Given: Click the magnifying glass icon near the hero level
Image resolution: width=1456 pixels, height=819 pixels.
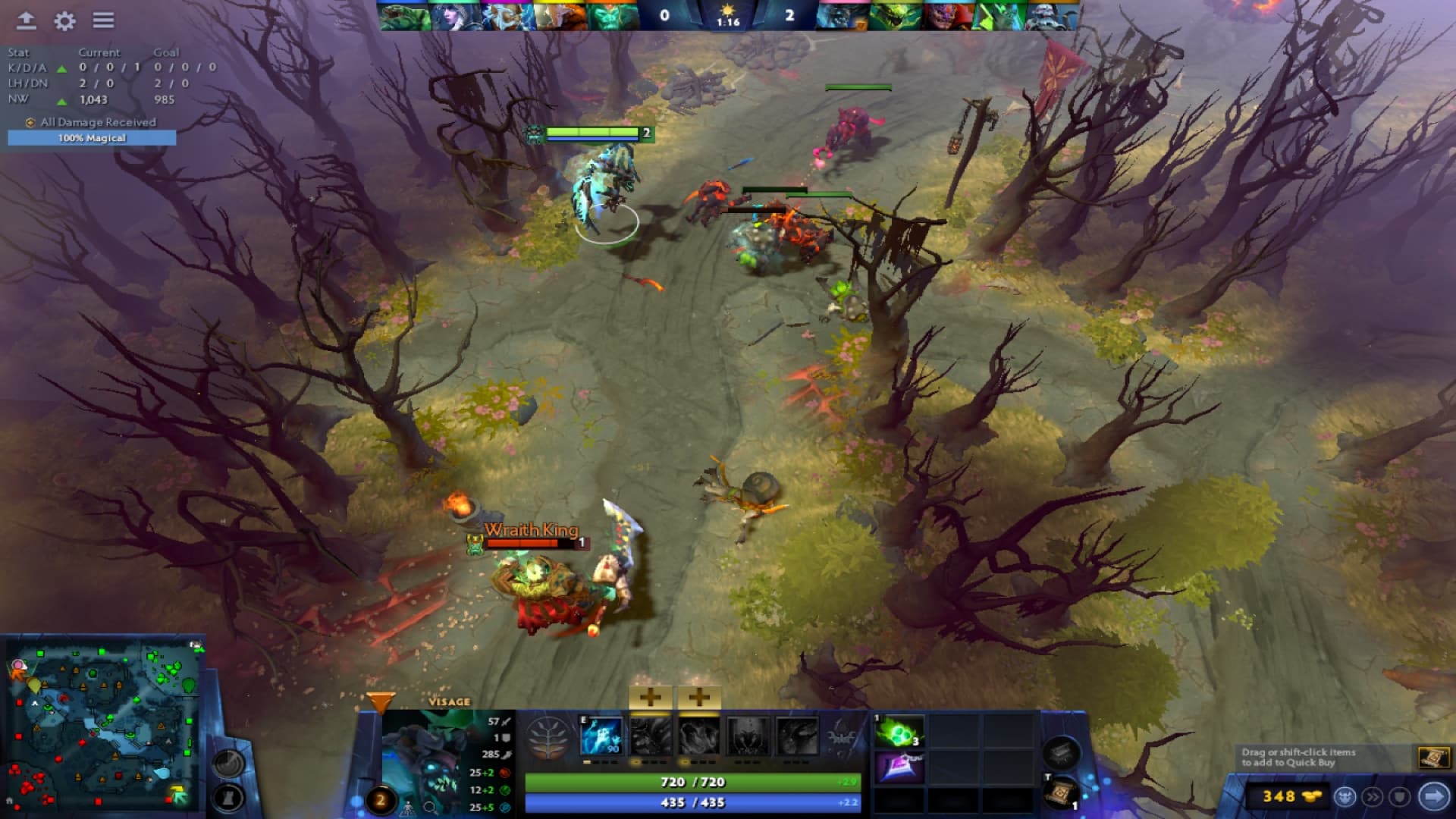Looking at the screenshot, I should point(431,808).
